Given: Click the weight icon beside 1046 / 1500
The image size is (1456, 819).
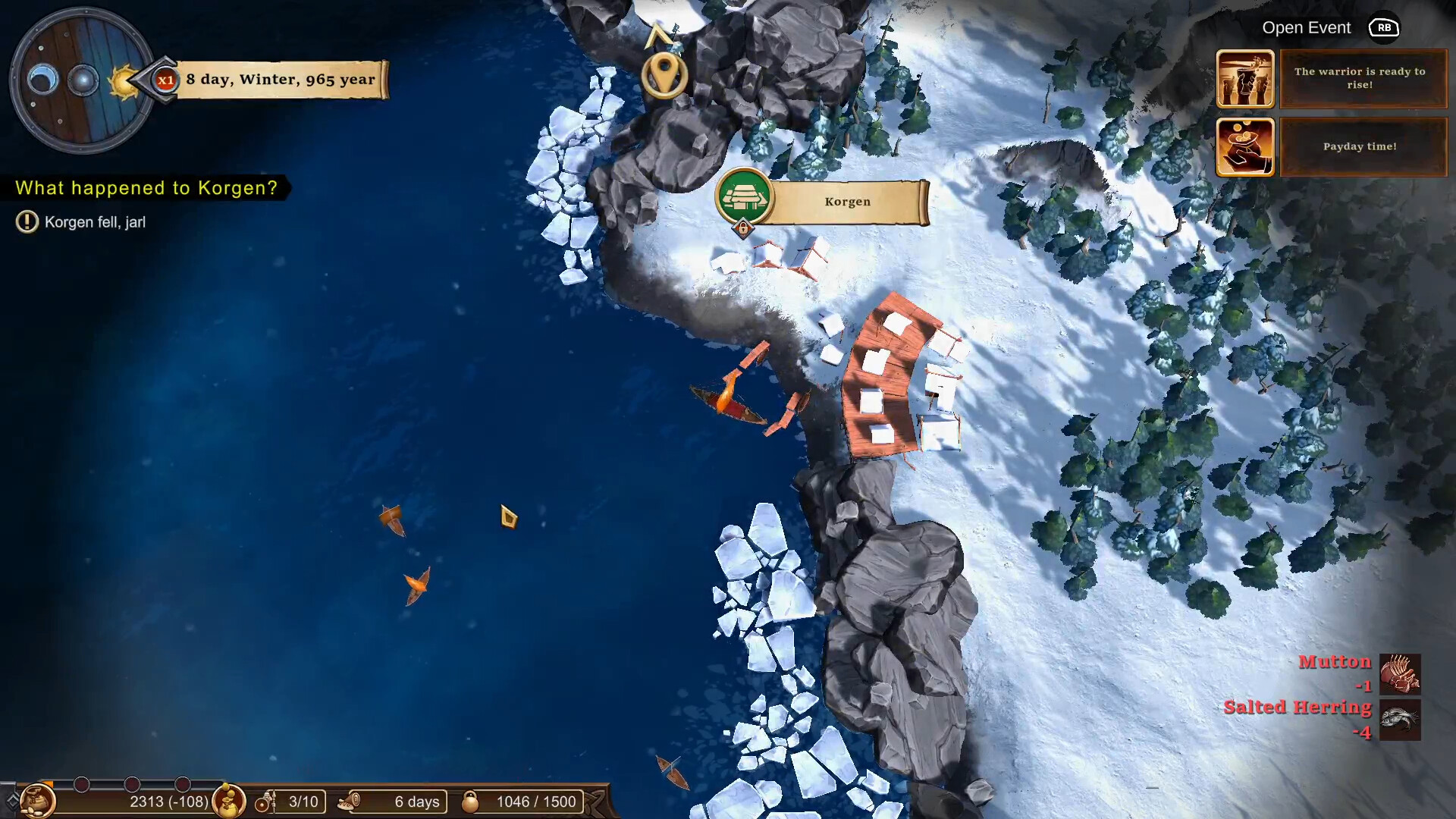Looking at the screenshot, I should (471, 801).
